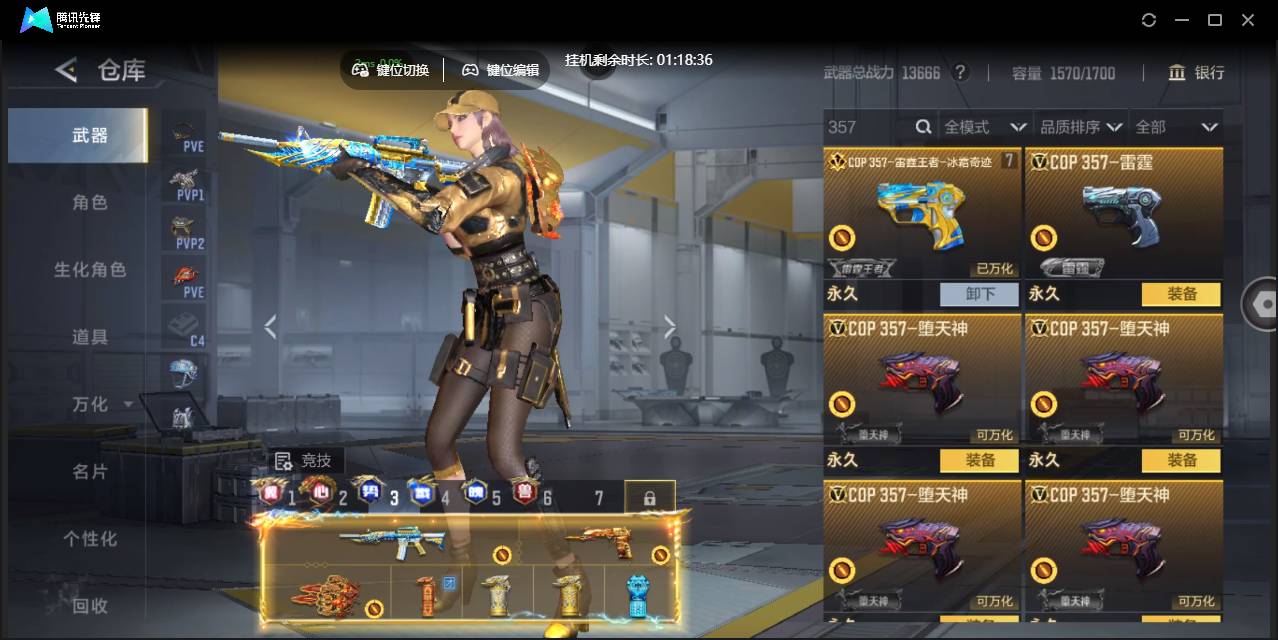Equip the COP 357-雷霆 pistol
The height and width of the screenshot is (640, 1278).
tap(1181, 294)
